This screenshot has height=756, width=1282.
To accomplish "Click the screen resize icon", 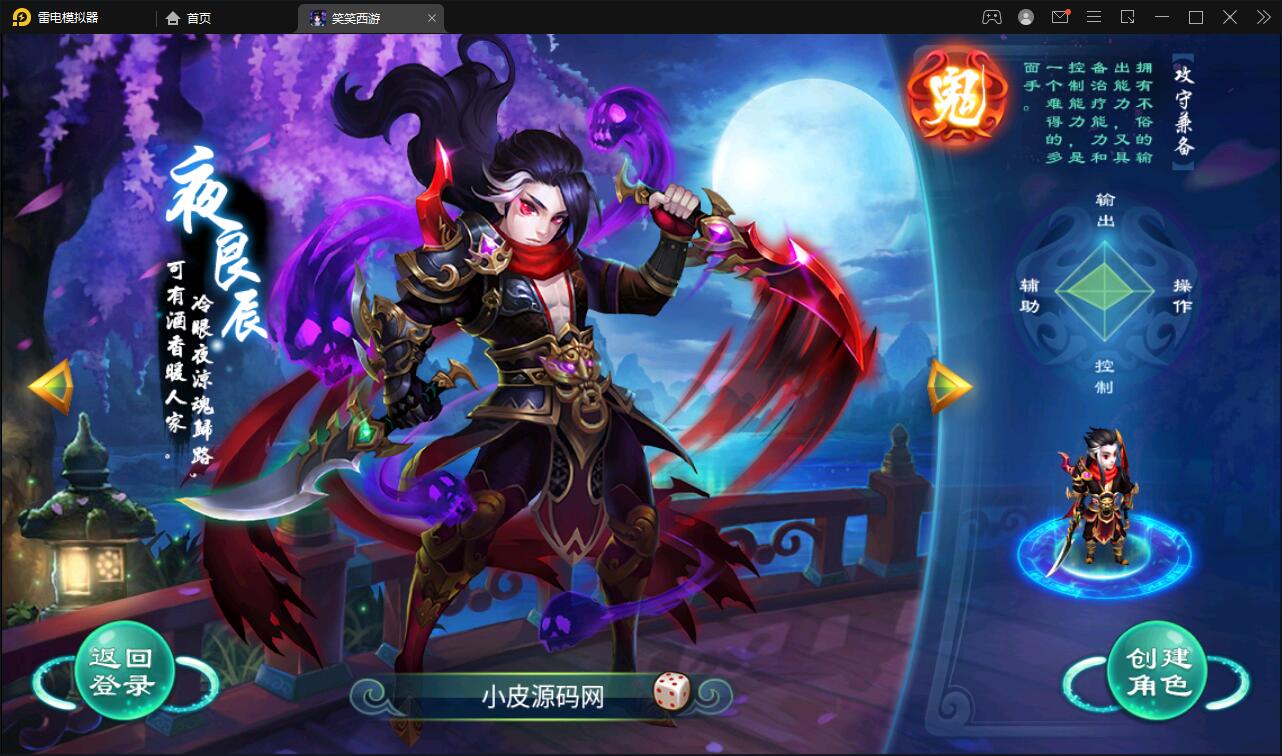I will click(1129, 17).
